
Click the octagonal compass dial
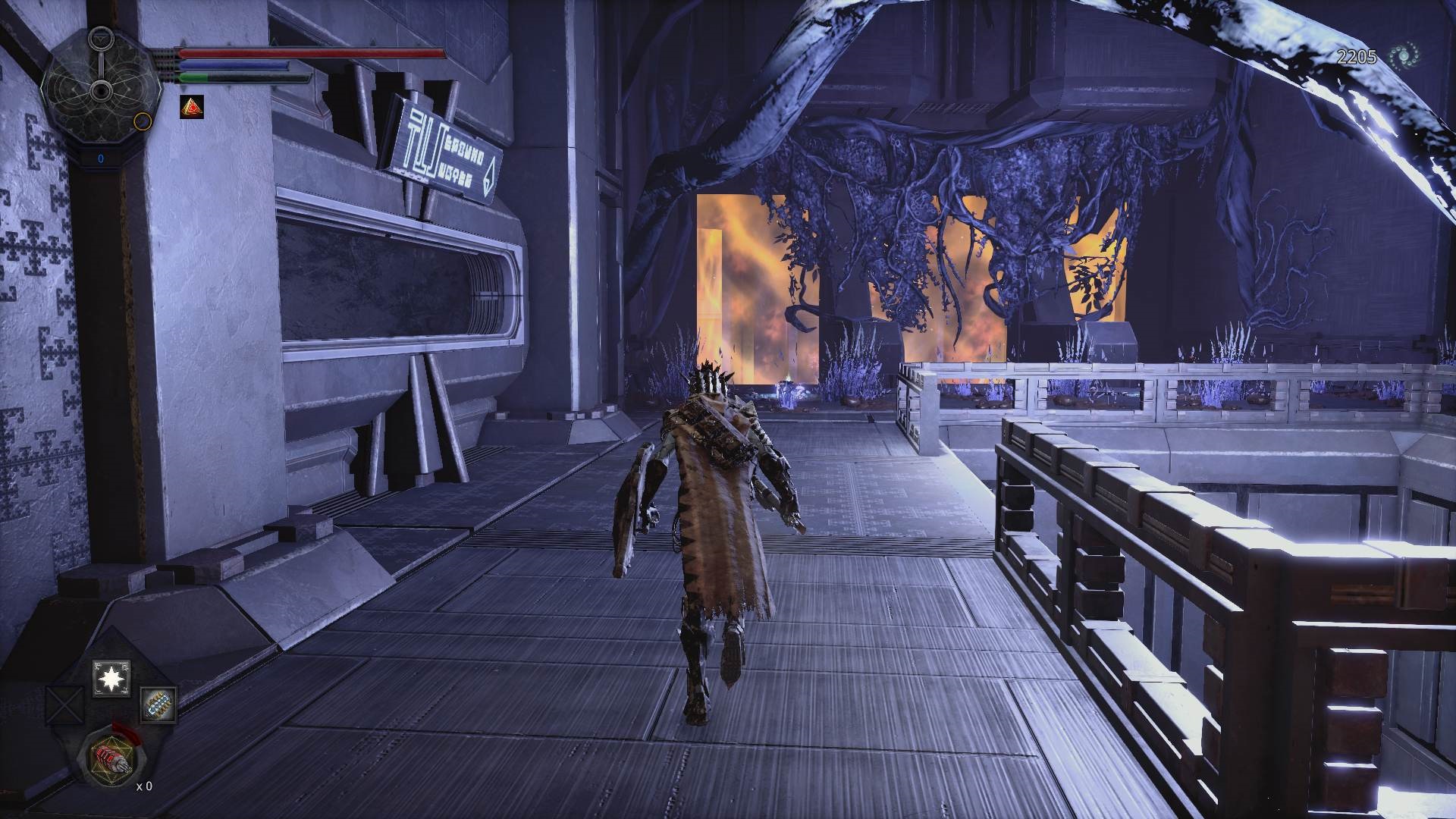pyautogui.click(x=100, y=91)
